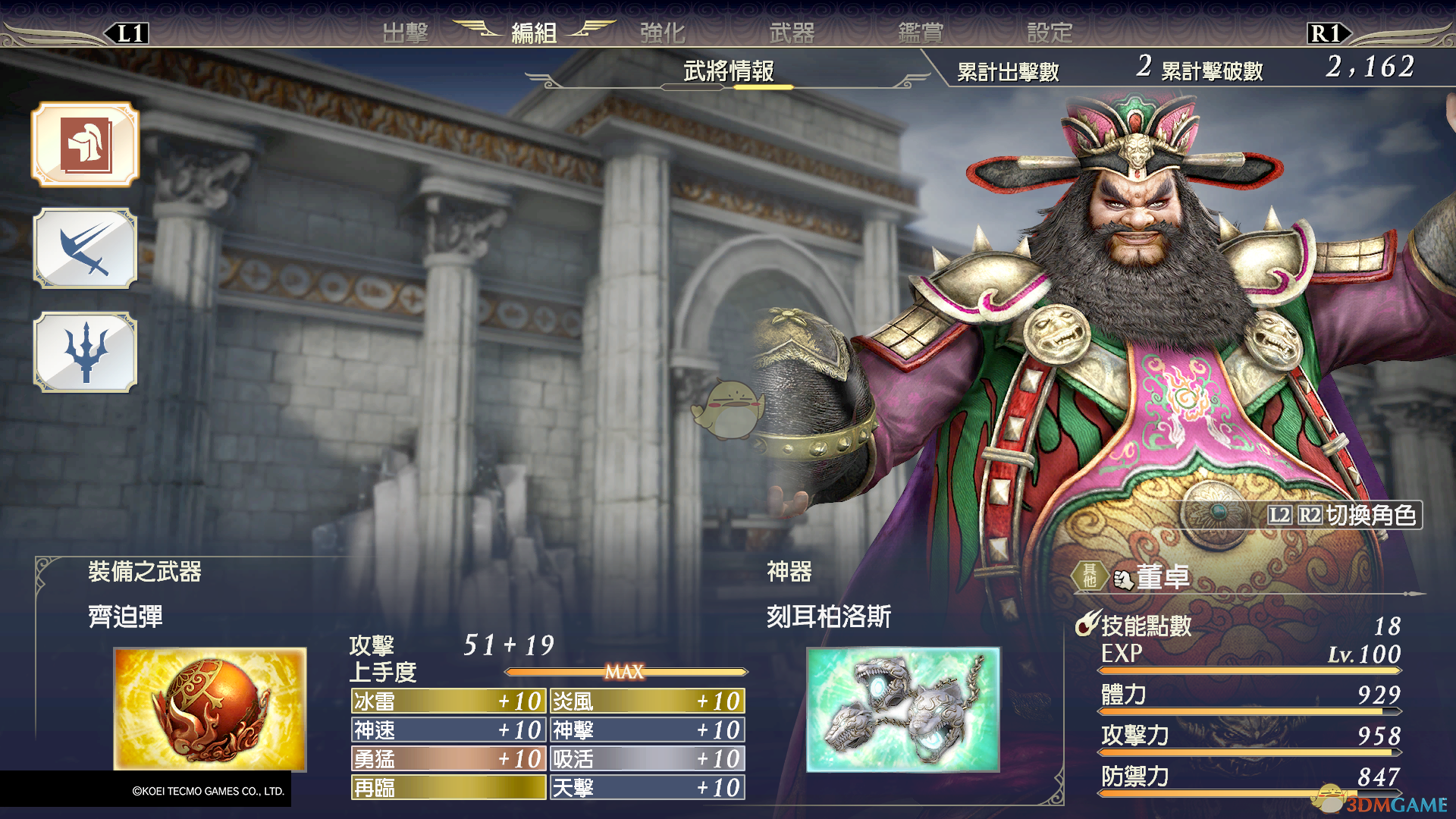Select the 刻耳柏洛斯 sacred treasure thumbnail
Screen dimensions: 1456x819
[902, 709]
